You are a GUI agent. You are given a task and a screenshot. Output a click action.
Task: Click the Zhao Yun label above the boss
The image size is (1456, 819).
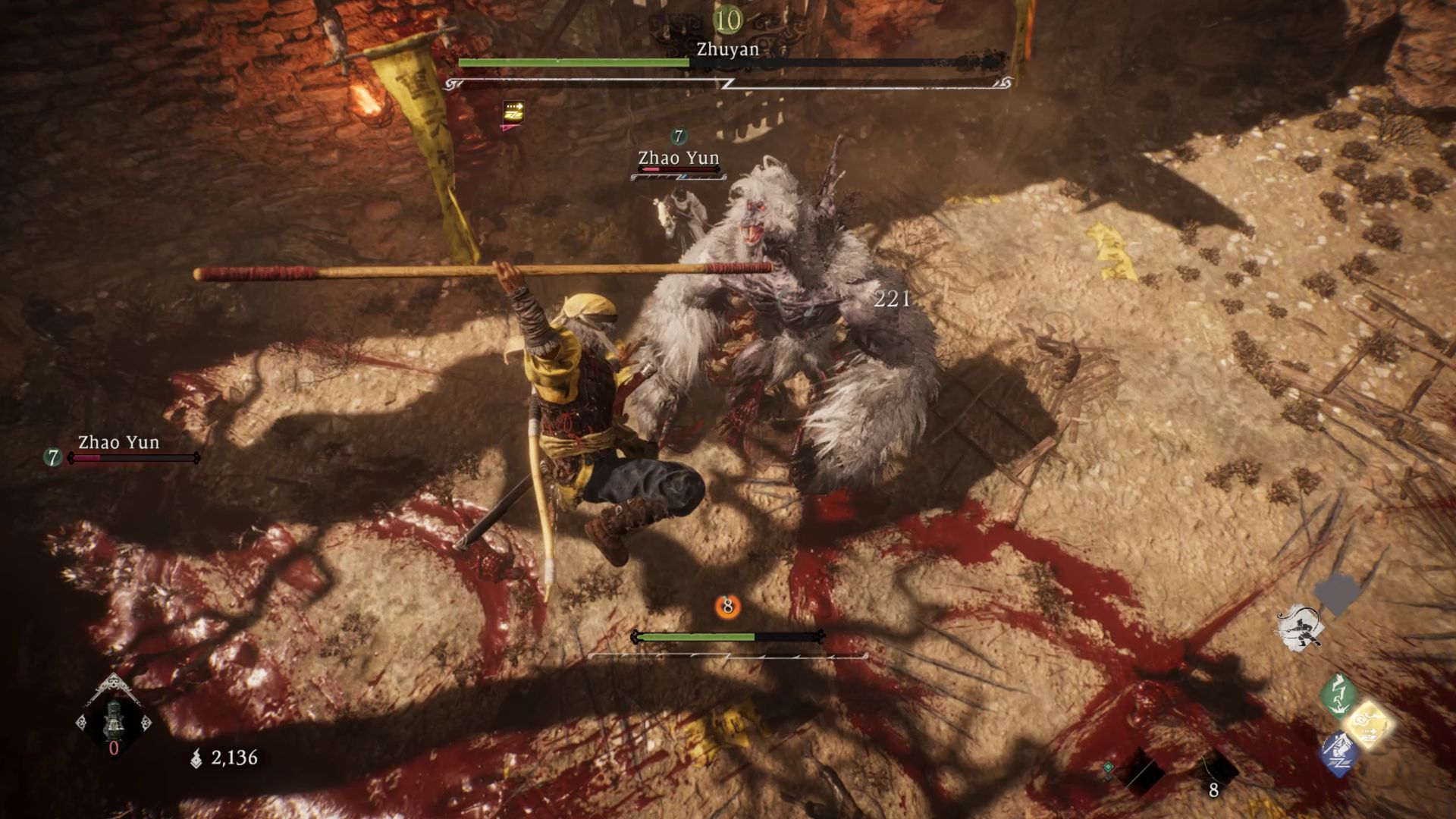coord(677,158)
